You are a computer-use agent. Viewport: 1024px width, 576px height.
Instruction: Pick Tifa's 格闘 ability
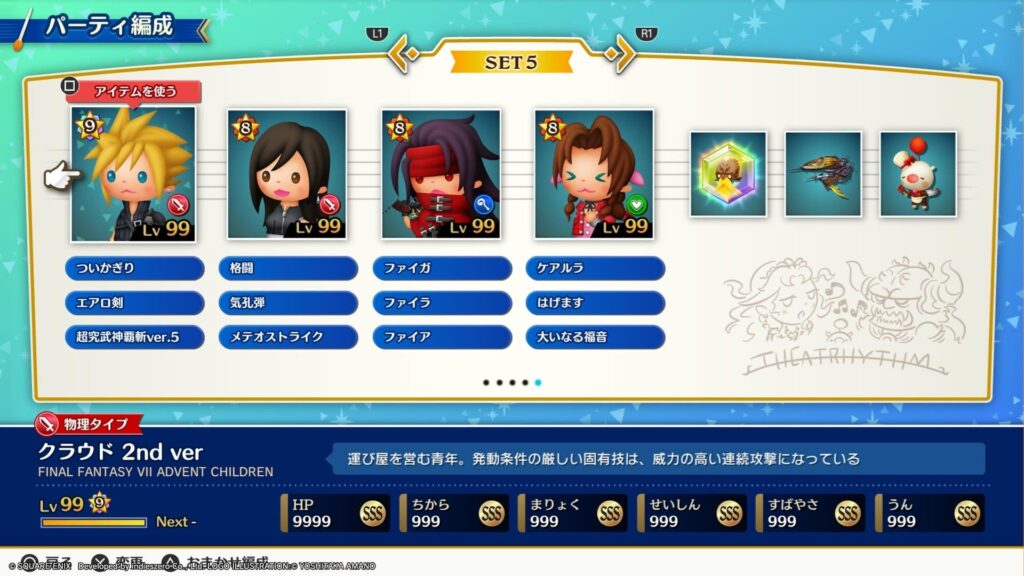tap(288, 268)
